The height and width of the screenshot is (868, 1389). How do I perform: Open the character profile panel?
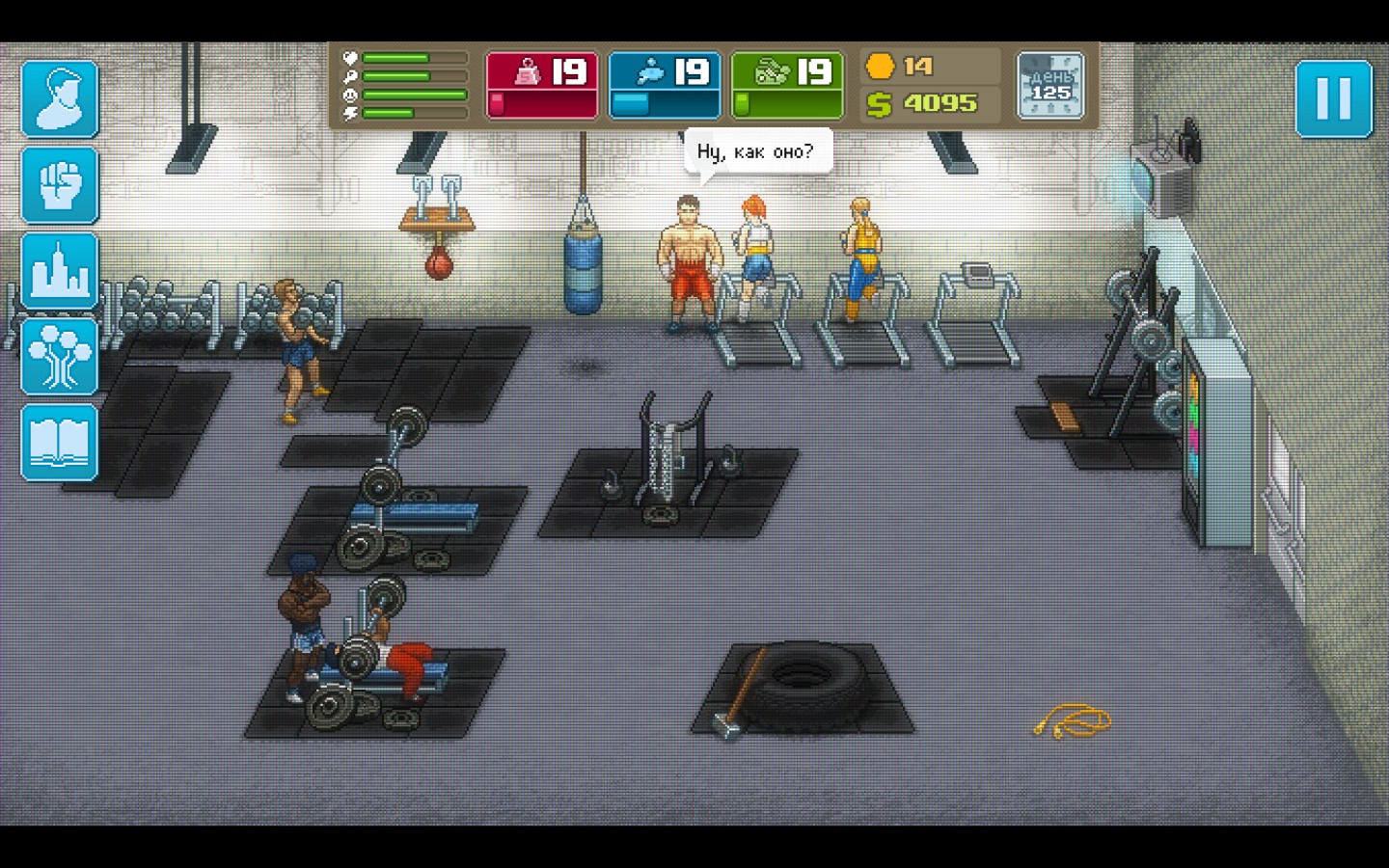(x=59, y=99)
